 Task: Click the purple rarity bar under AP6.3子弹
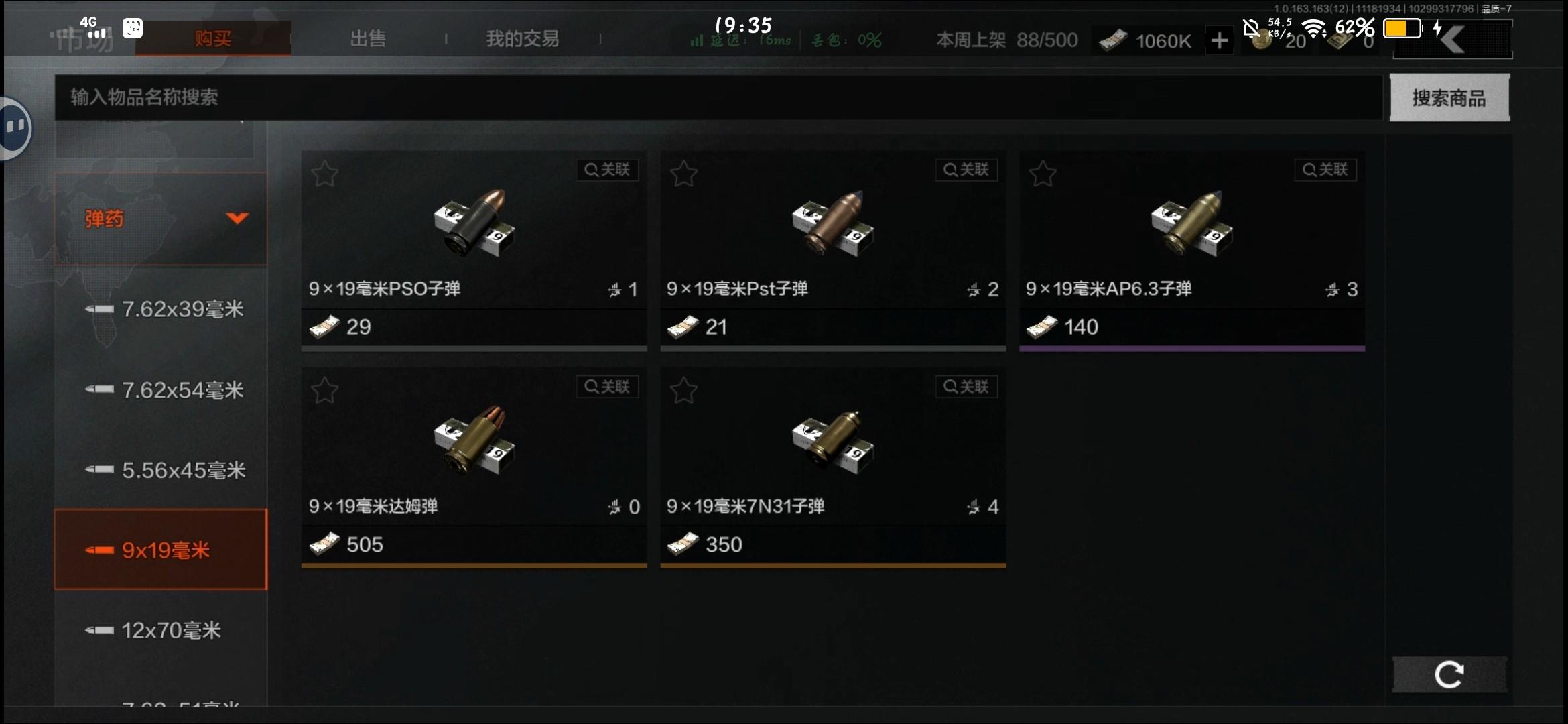1191,348
